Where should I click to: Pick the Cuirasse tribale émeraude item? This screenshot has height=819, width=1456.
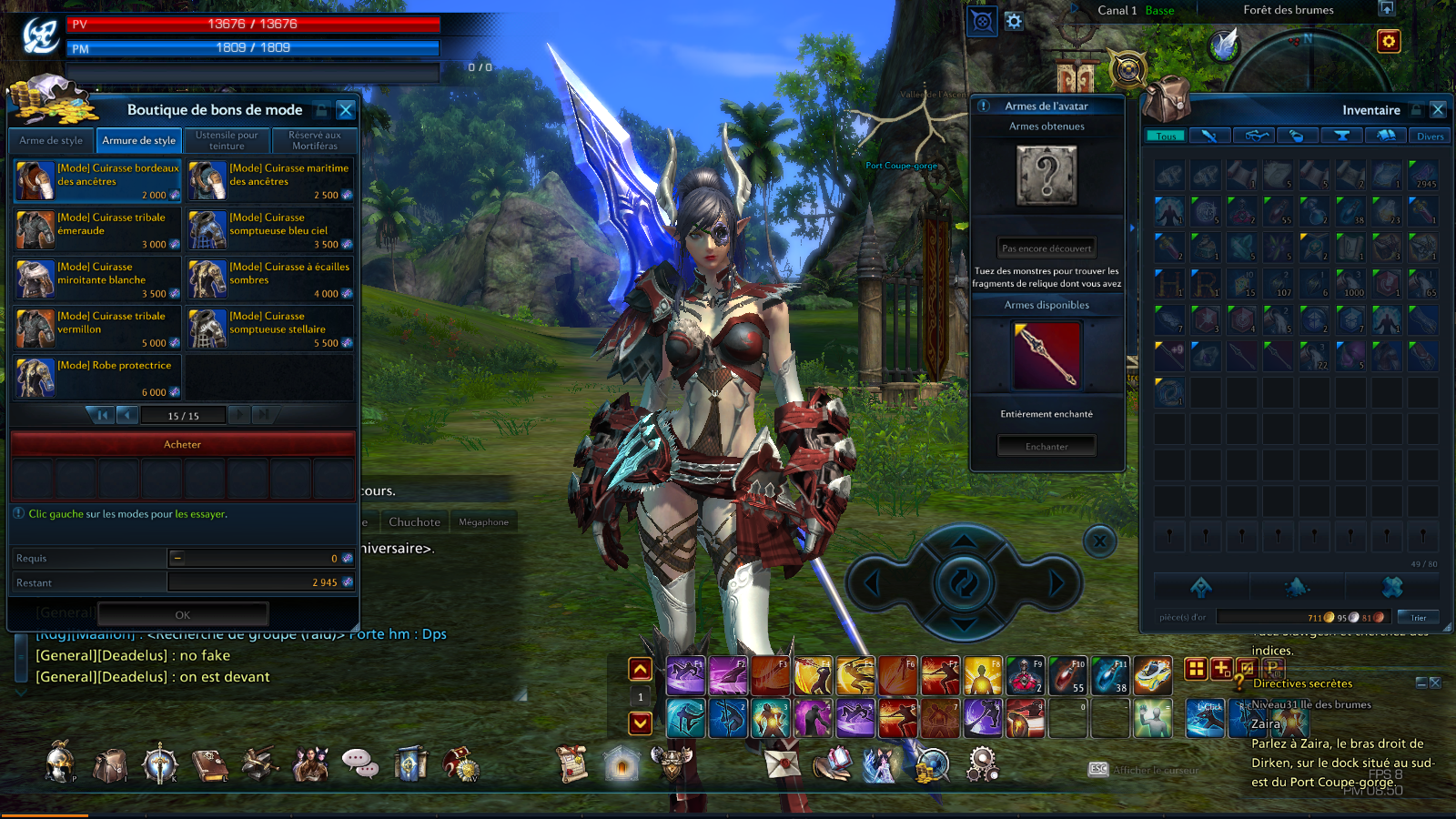pos(97,229)
